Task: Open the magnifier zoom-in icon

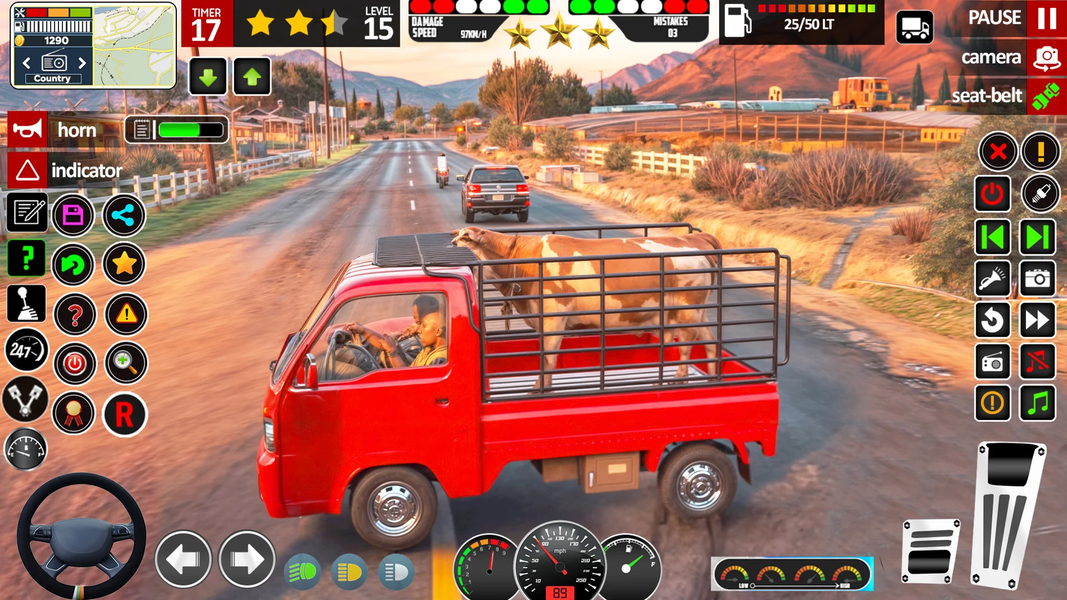Action: 125,363
